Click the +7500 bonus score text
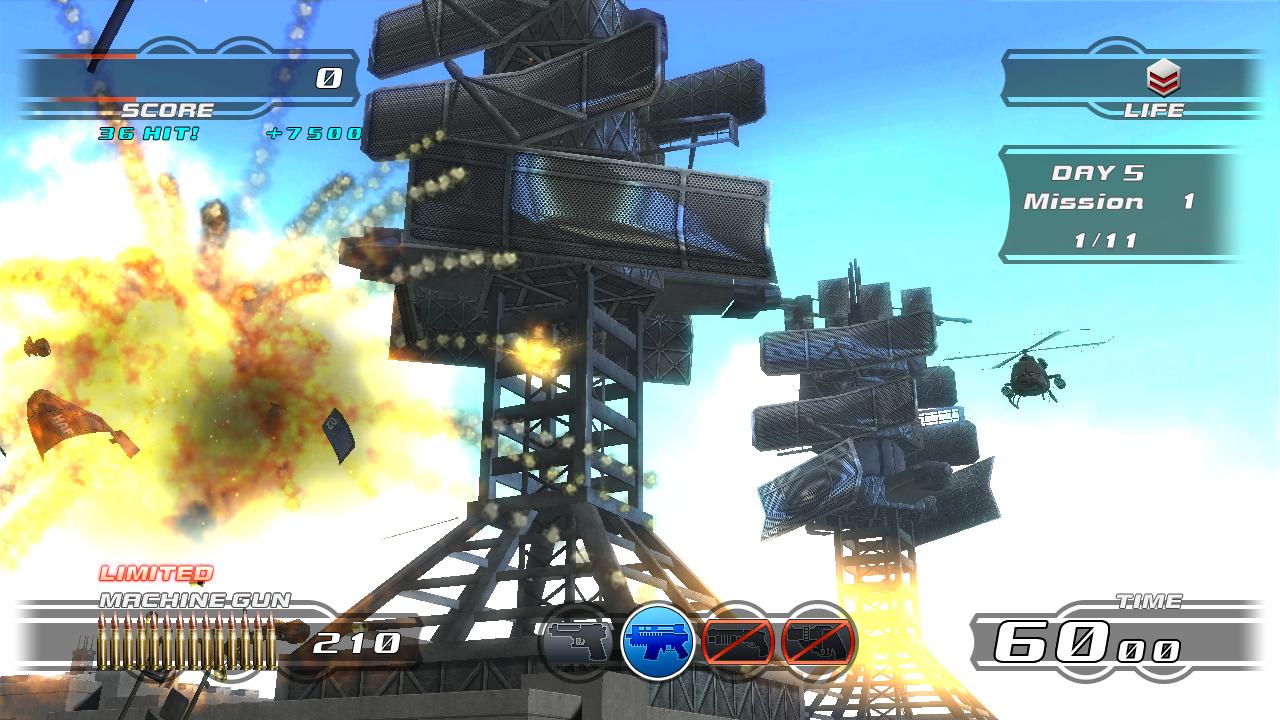 [x=313, y=131]
